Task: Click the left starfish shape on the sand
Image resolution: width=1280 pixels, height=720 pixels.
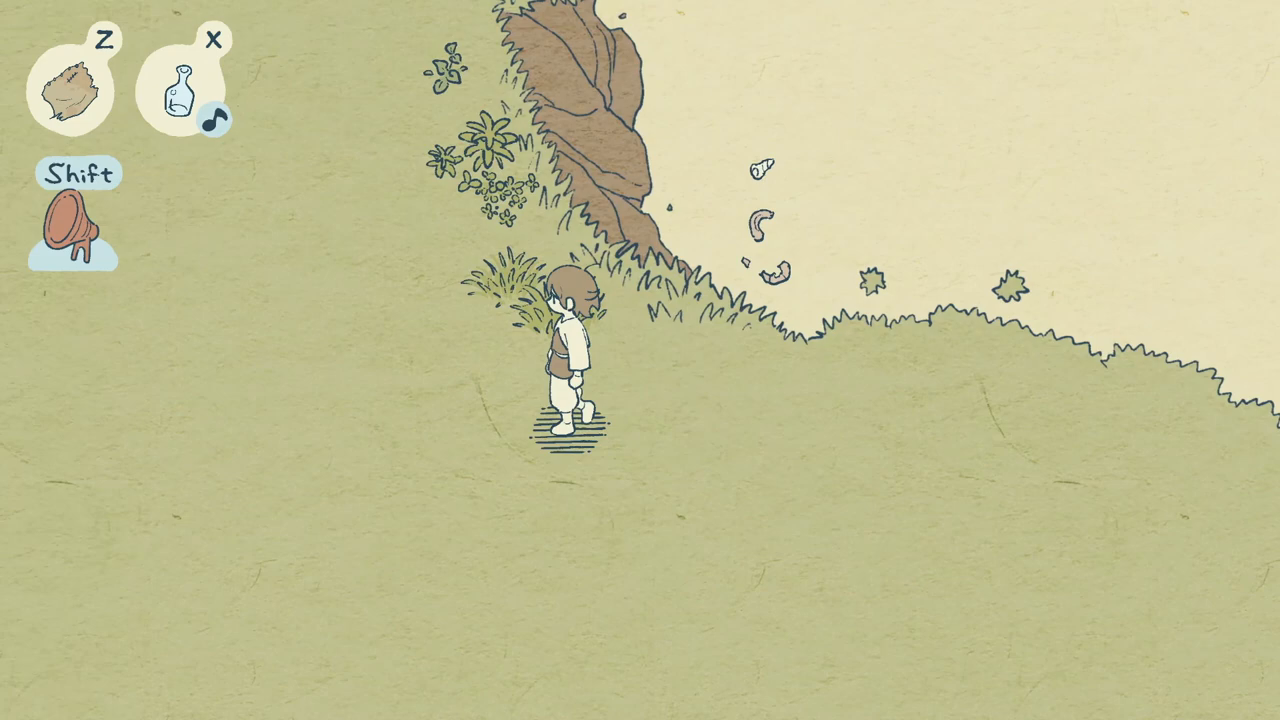Action: click(872, 282)
